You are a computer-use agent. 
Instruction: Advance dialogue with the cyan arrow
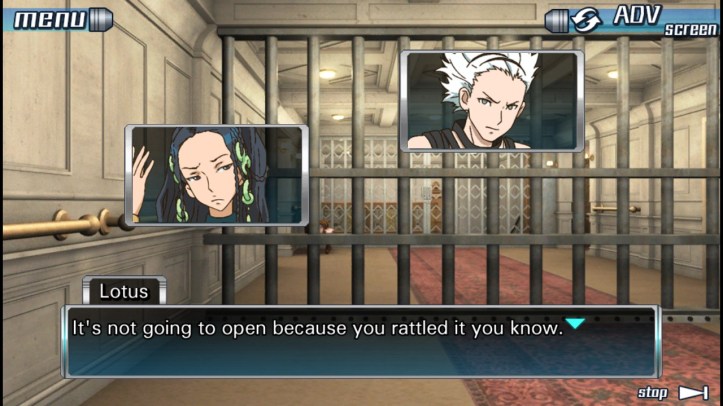pos(575,323)
